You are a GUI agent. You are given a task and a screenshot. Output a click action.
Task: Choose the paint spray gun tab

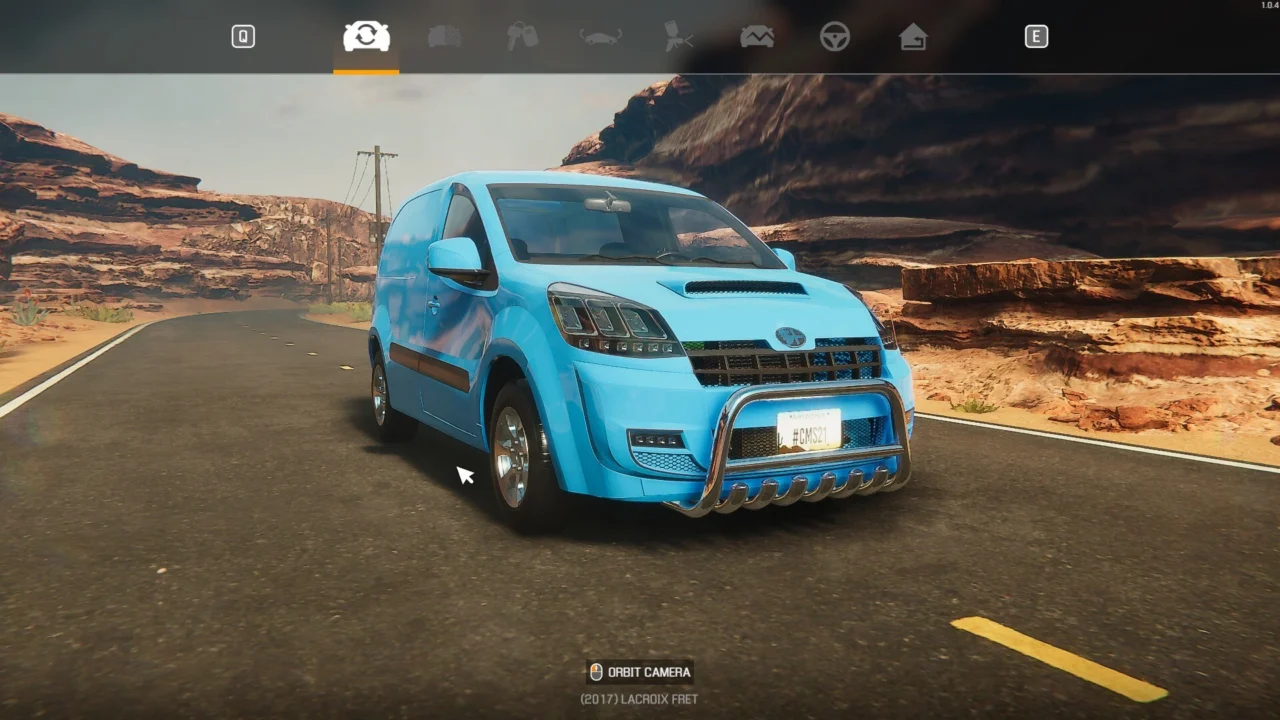(x=678, y=37)
